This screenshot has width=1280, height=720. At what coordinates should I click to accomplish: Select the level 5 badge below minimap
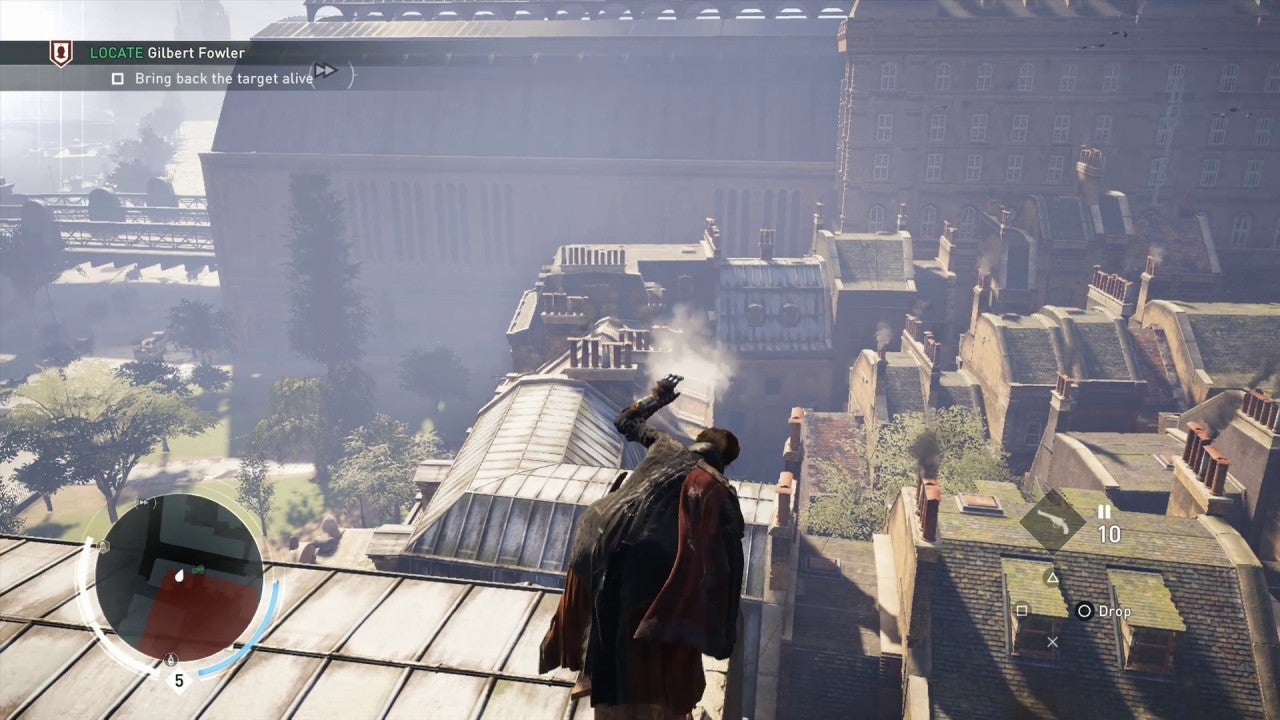coord(179,682)
